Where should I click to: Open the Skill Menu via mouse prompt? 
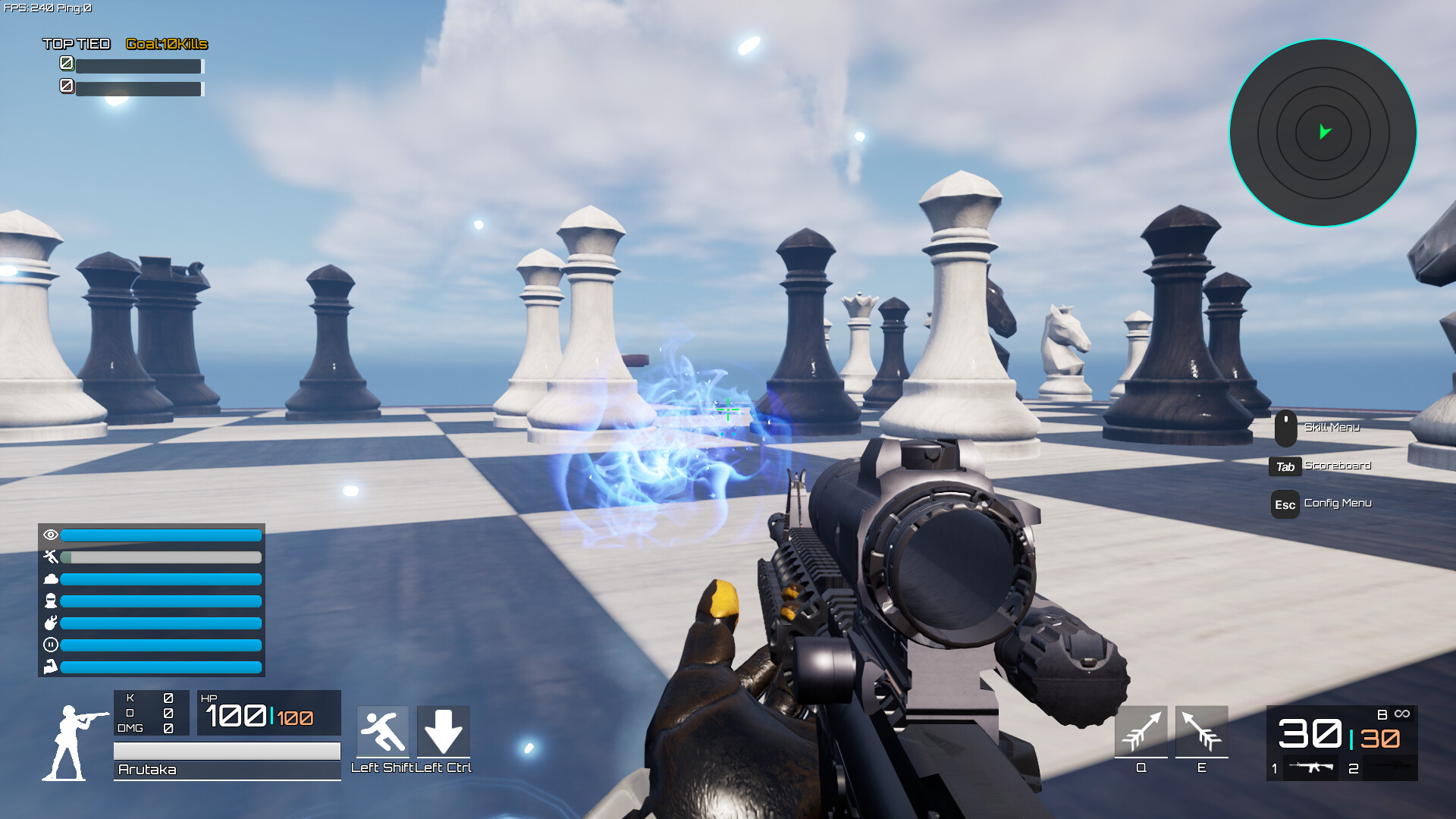pyautogui.click(x=1332, y=427)
